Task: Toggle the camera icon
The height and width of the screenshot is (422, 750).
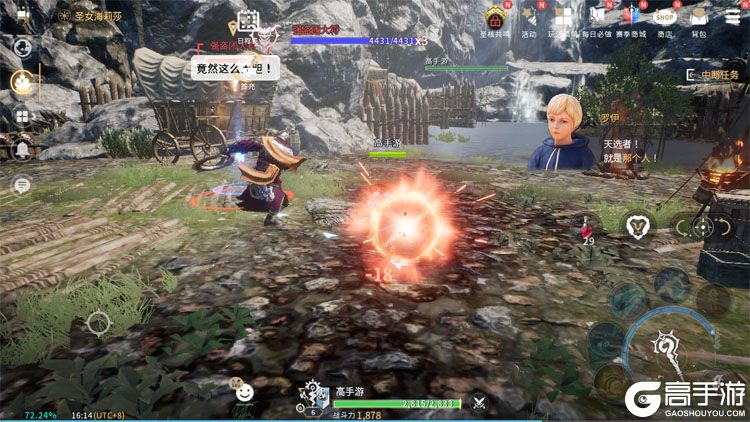Action: 22,17
